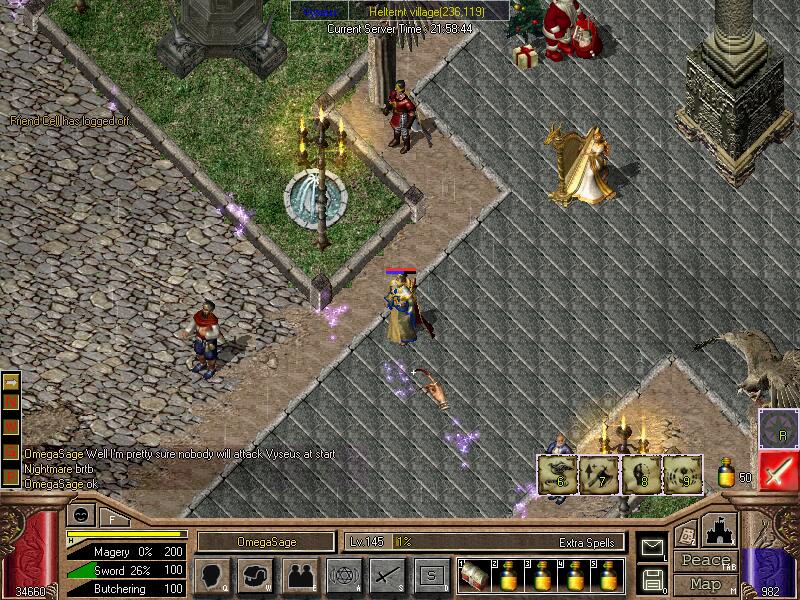Open the mail envelope icon
The width and height of the screenshot is (800, 600).
653,547
